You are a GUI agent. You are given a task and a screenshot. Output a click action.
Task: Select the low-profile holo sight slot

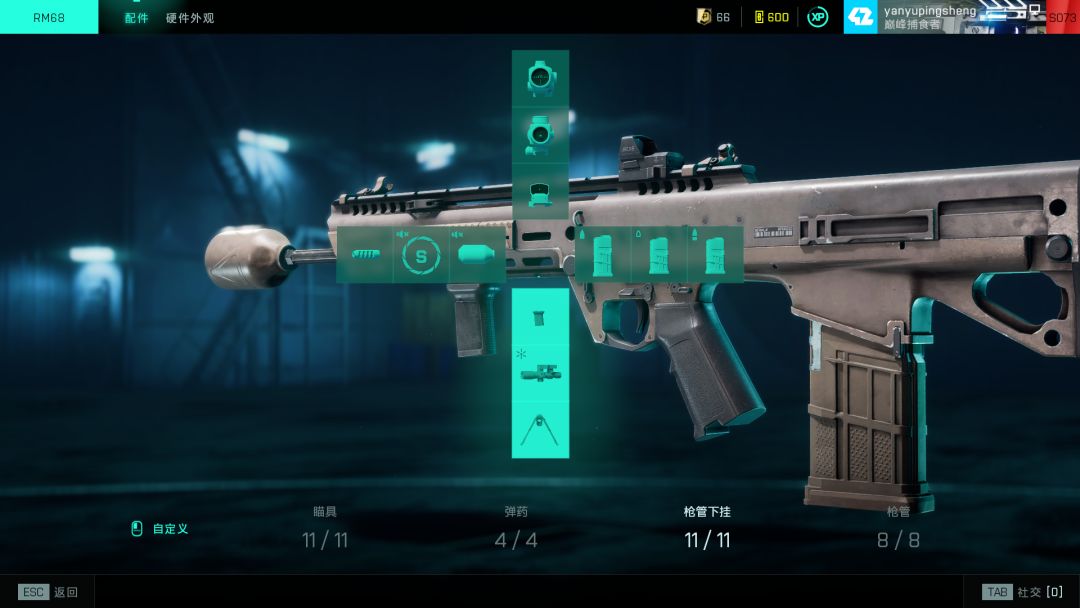click(x=540, y=191)
